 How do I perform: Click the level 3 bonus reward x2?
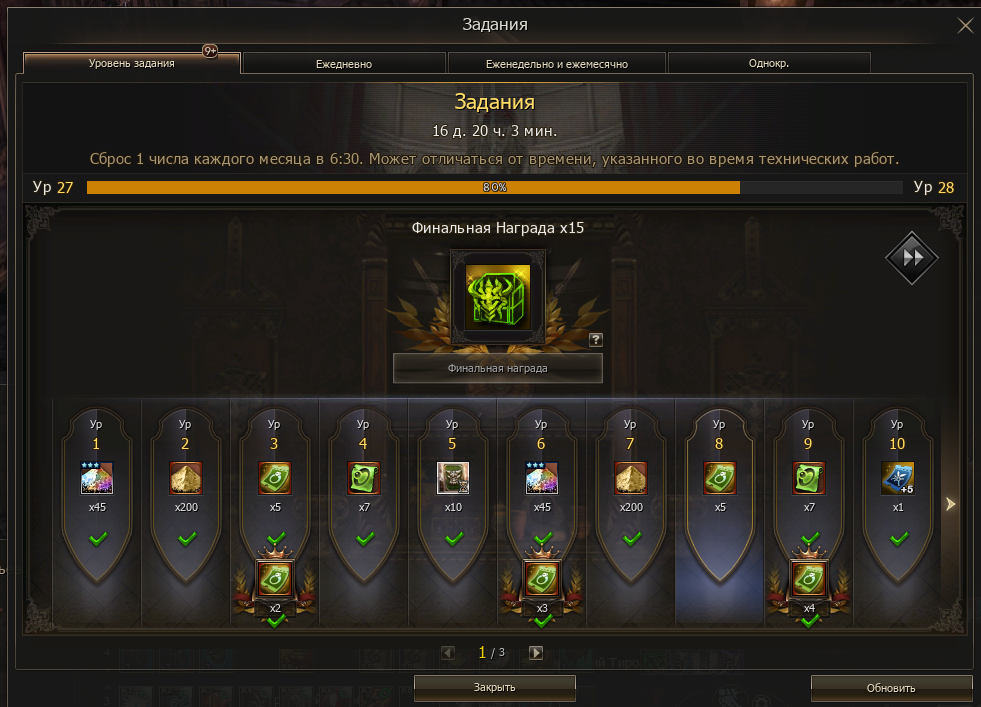[x=275, y=580]
